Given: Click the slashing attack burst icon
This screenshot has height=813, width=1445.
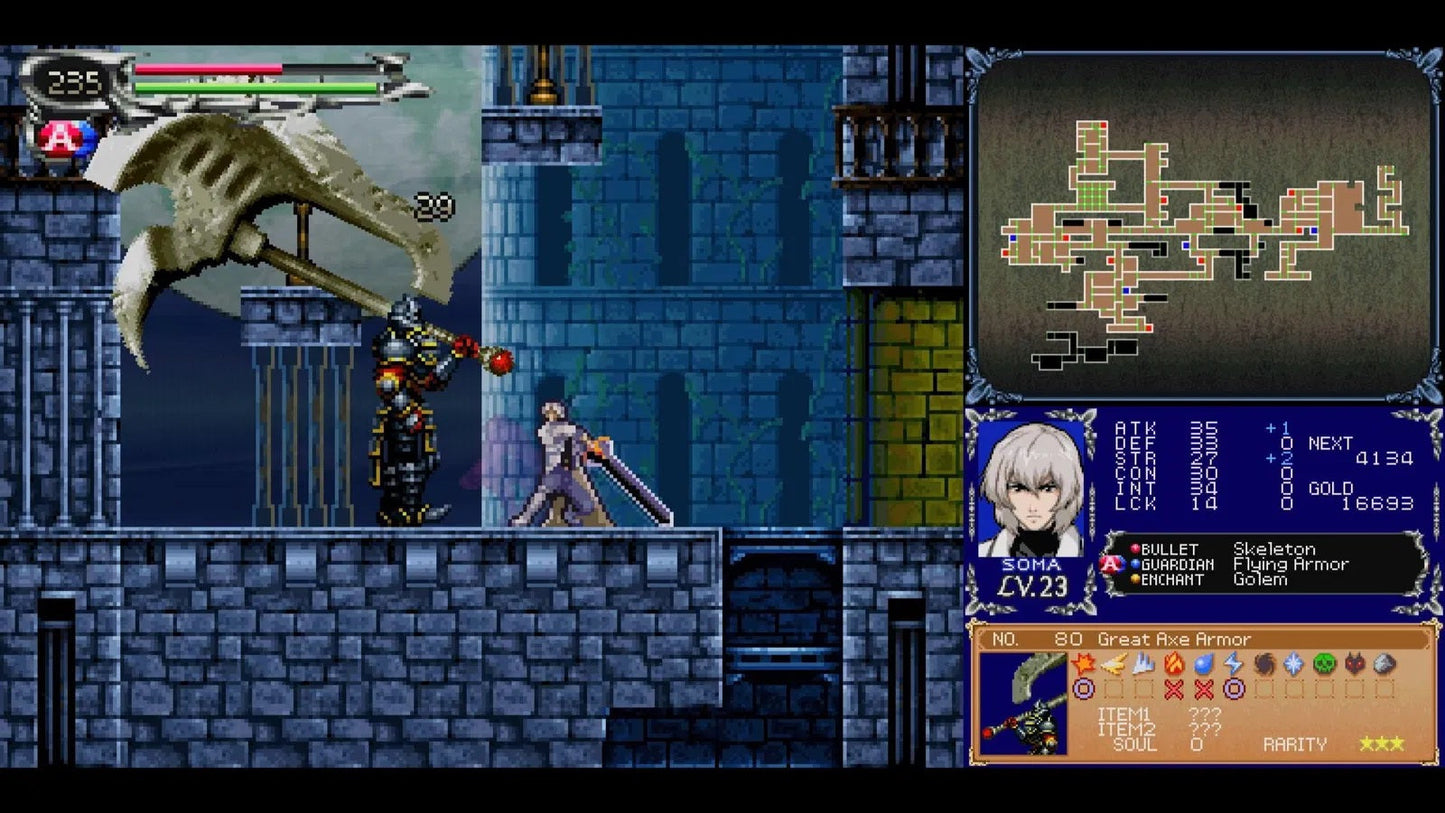Looking at the screenshot, I should (x=1084, y=663).
